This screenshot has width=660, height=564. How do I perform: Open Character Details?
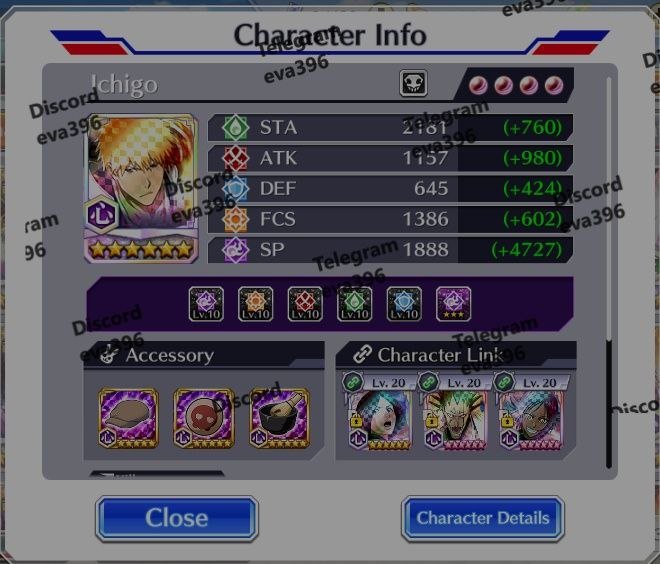482,518
